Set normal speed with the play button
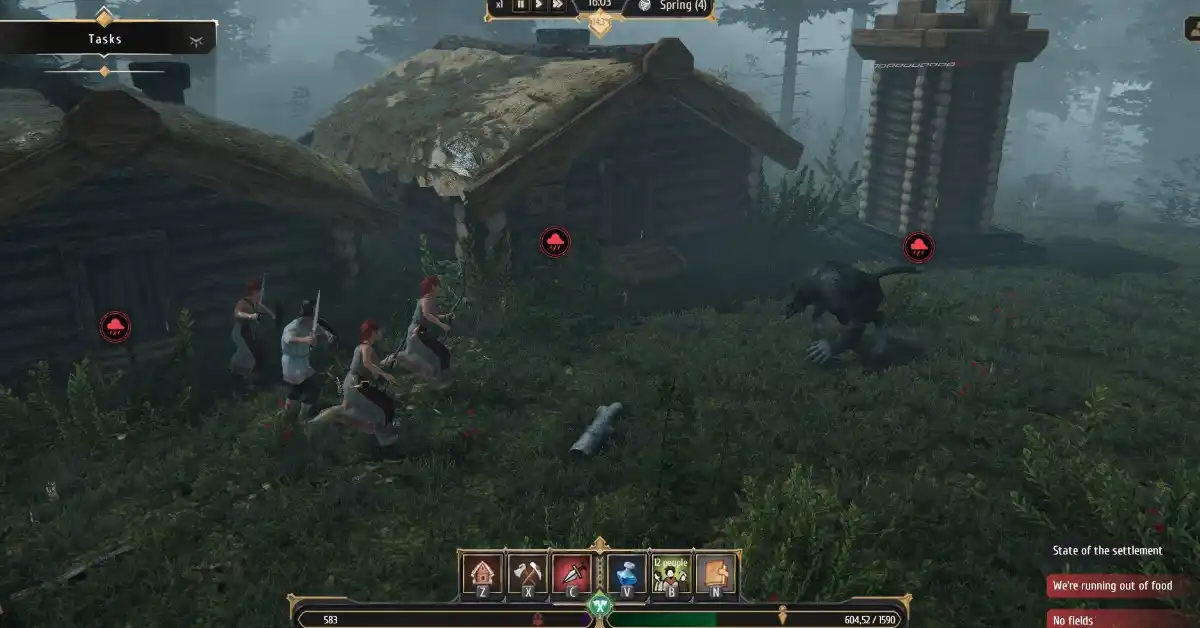 click(539, 5)
